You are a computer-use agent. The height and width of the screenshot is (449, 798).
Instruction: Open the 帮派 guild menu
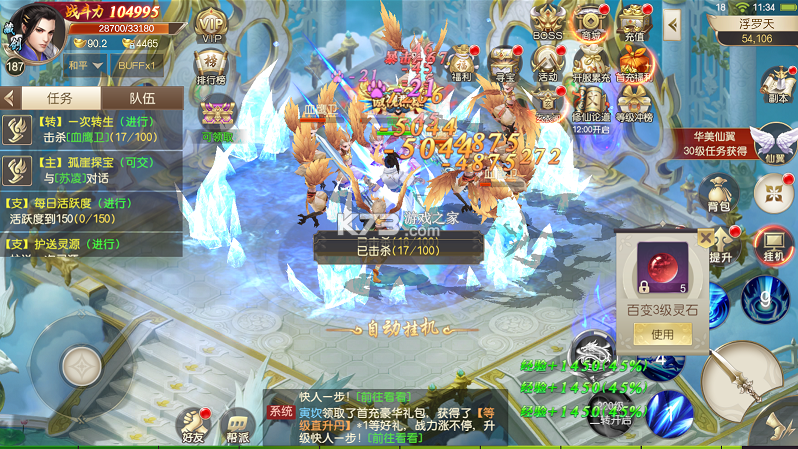click(236, 424)
